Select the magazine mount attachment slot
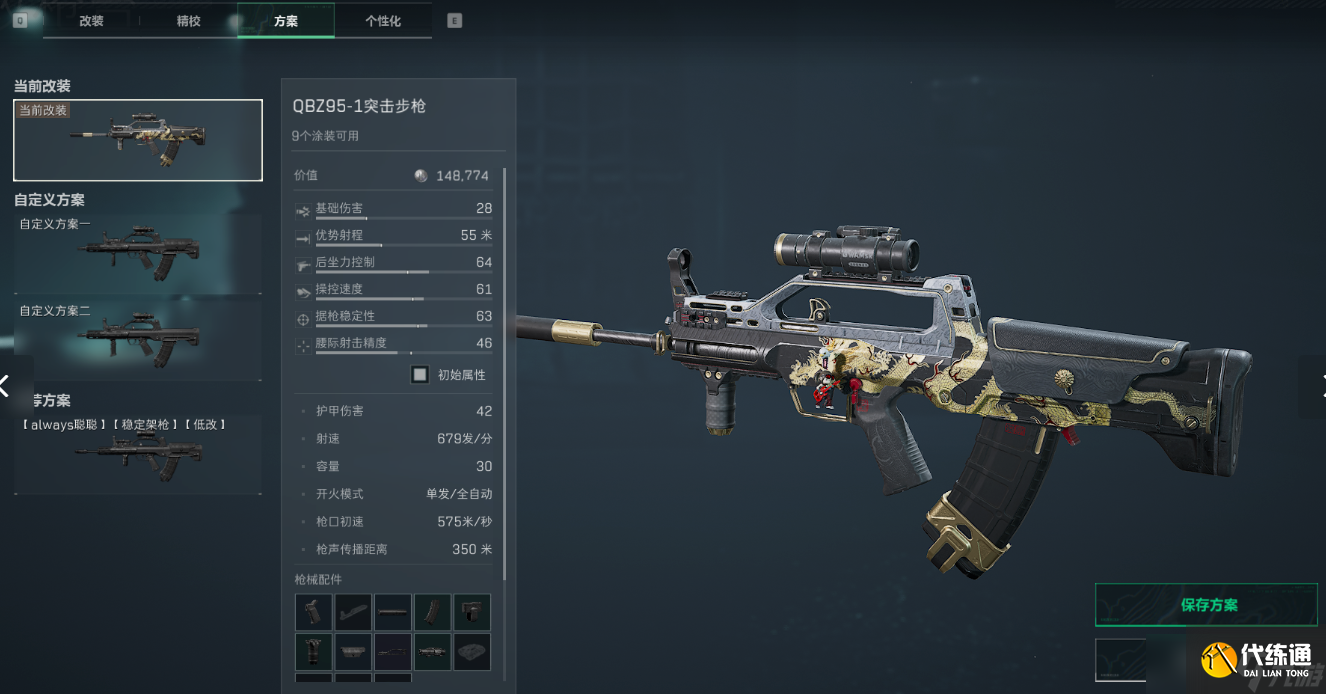Screen dimensions: 1326x694 [472, 612]
